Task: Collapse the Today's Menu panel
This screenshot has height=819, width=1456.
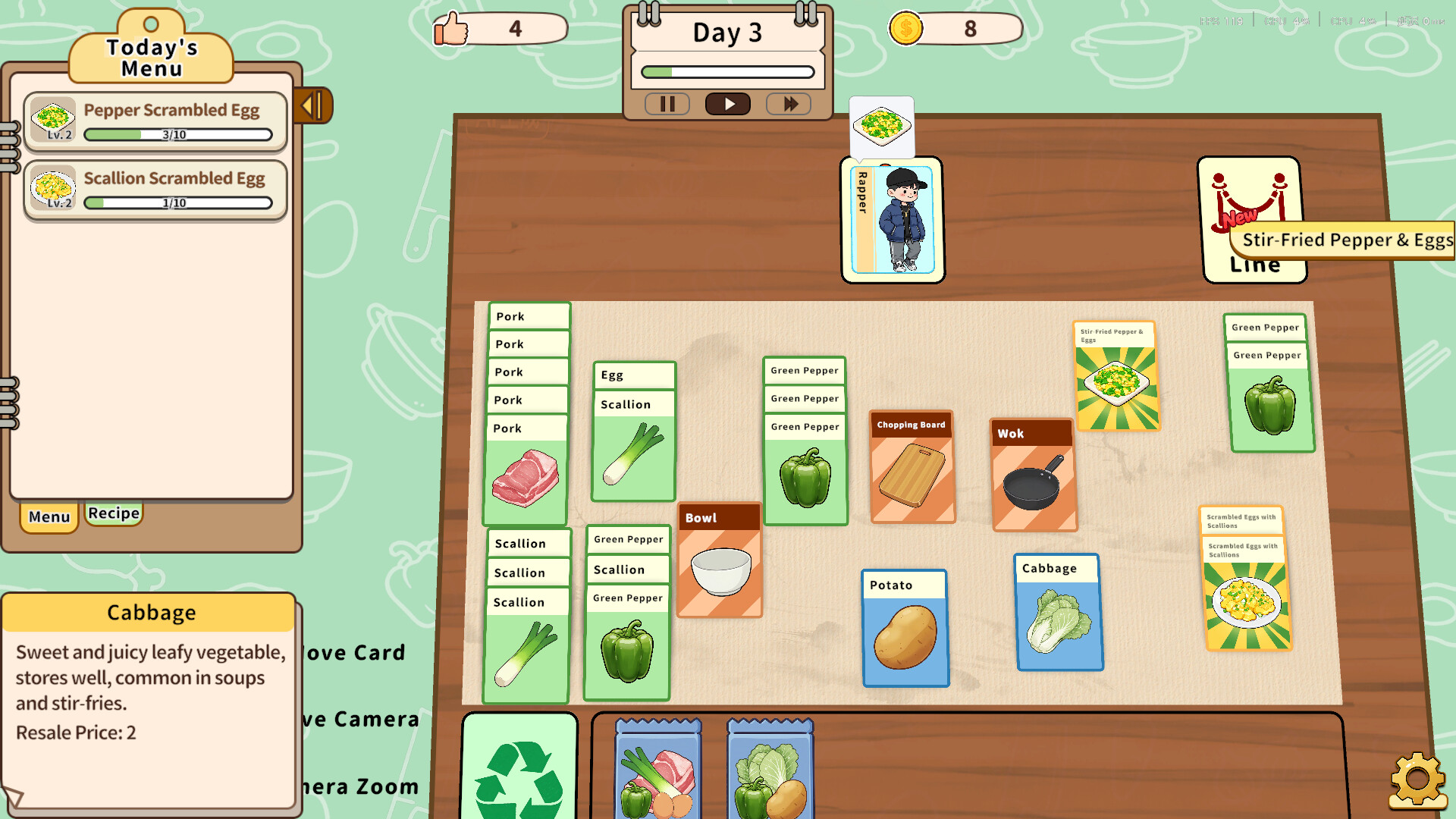Action: 312,106
